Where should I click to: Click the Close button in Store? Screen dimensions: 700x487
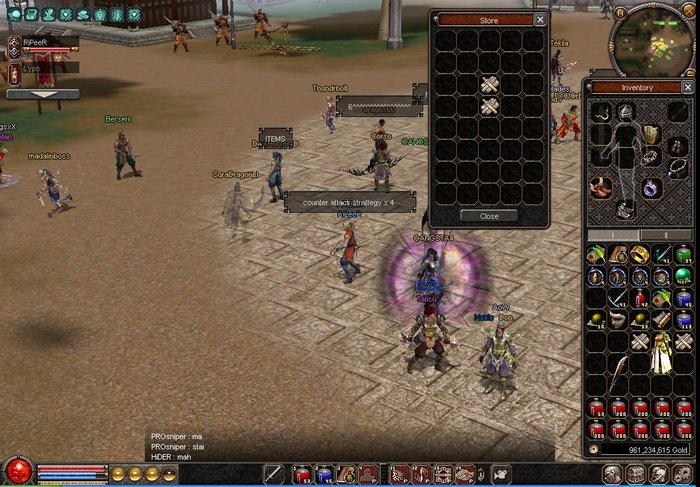pos(489,216)
